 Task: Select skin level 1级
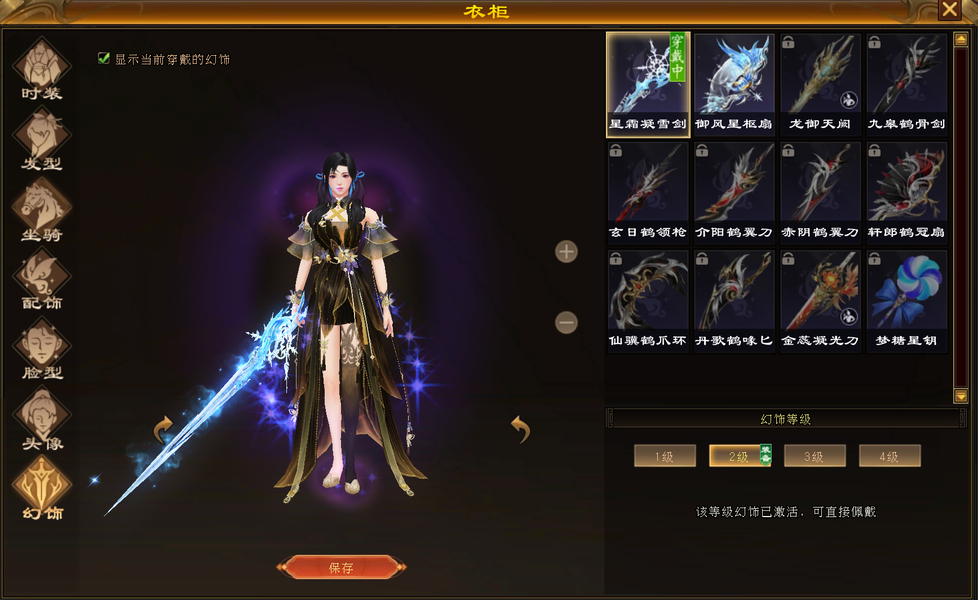664,456
